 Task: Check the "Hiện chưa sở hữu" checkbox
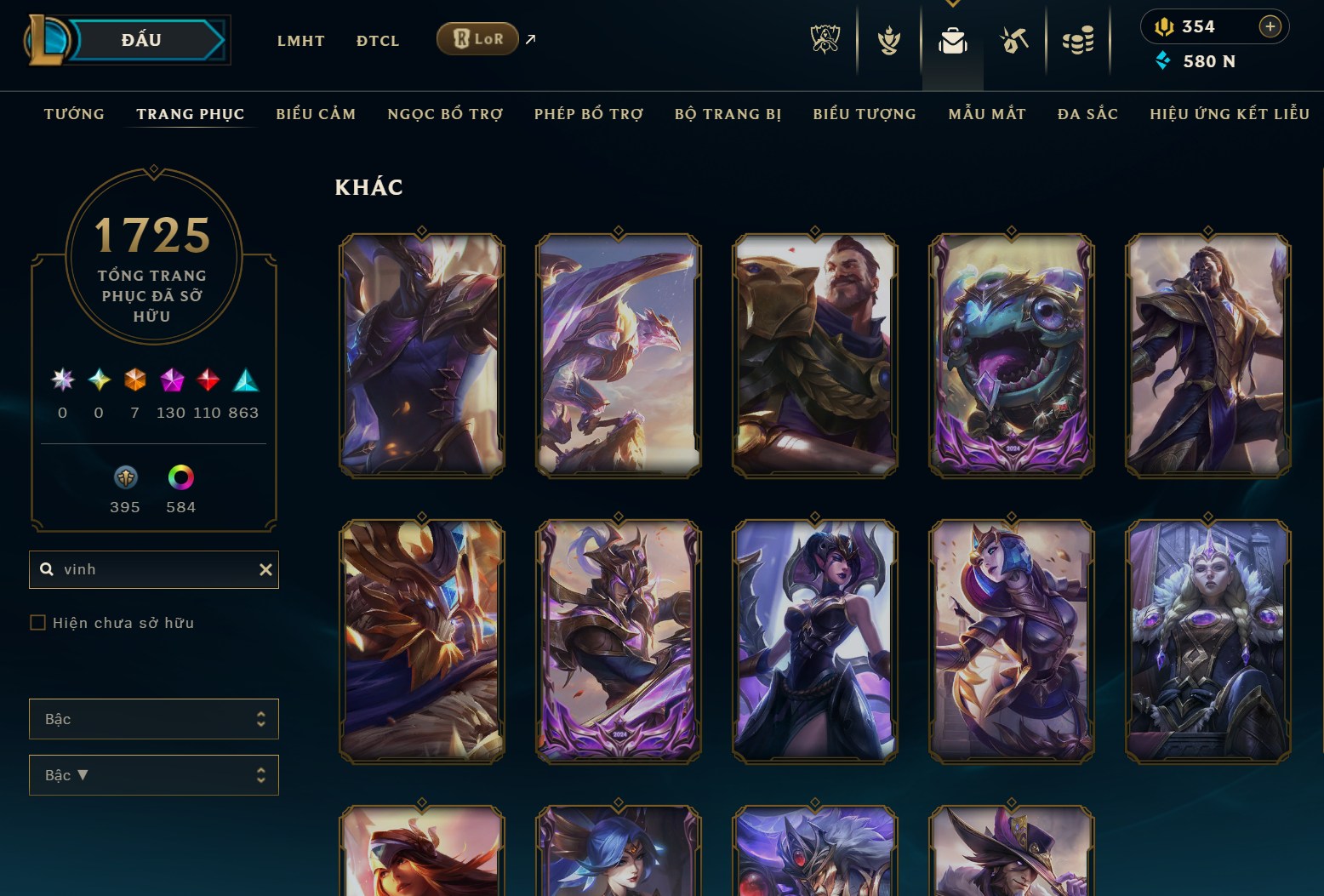(37, 622)
